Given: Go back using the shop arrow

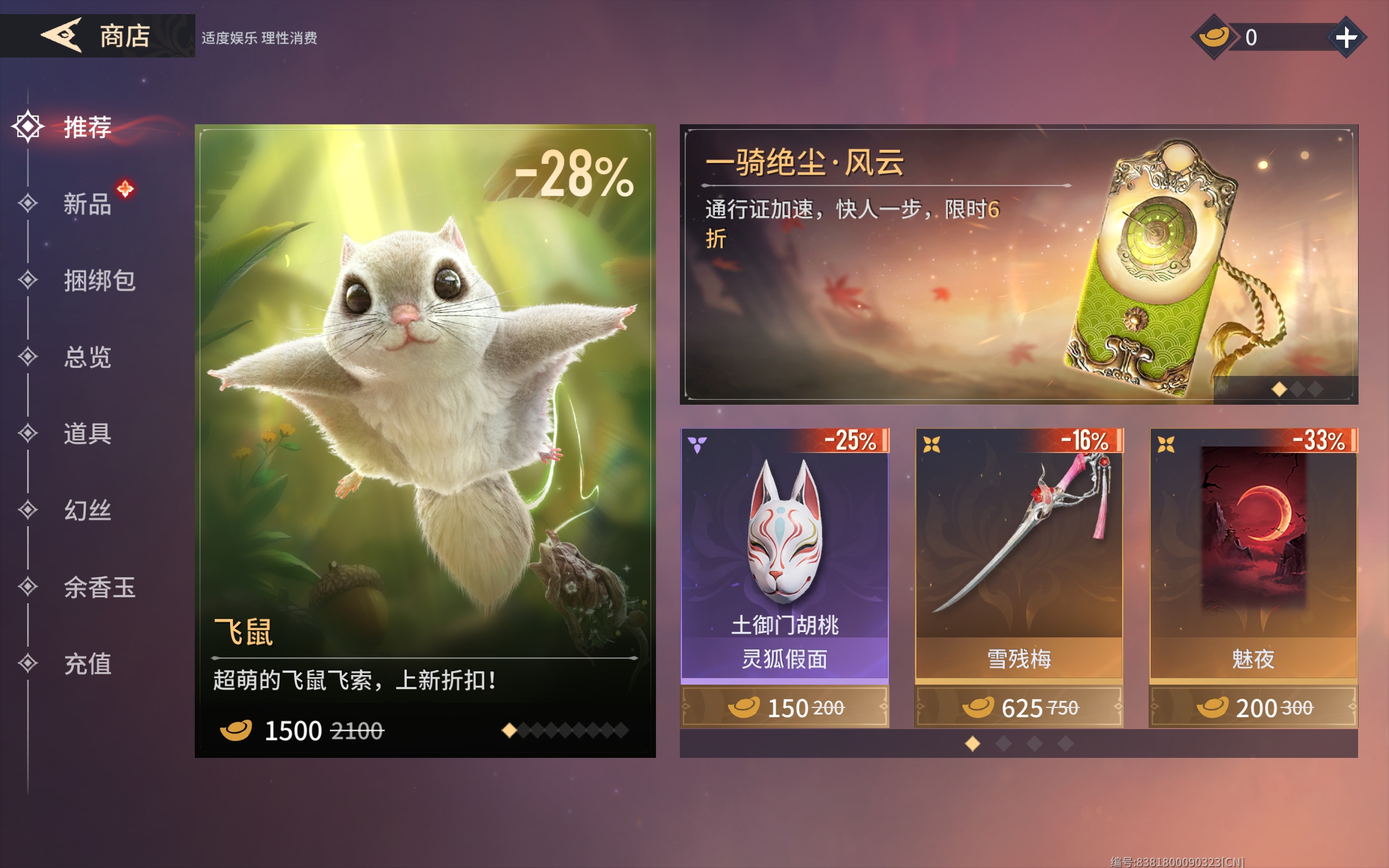Looking at the screenshot, I should point(62,36).
